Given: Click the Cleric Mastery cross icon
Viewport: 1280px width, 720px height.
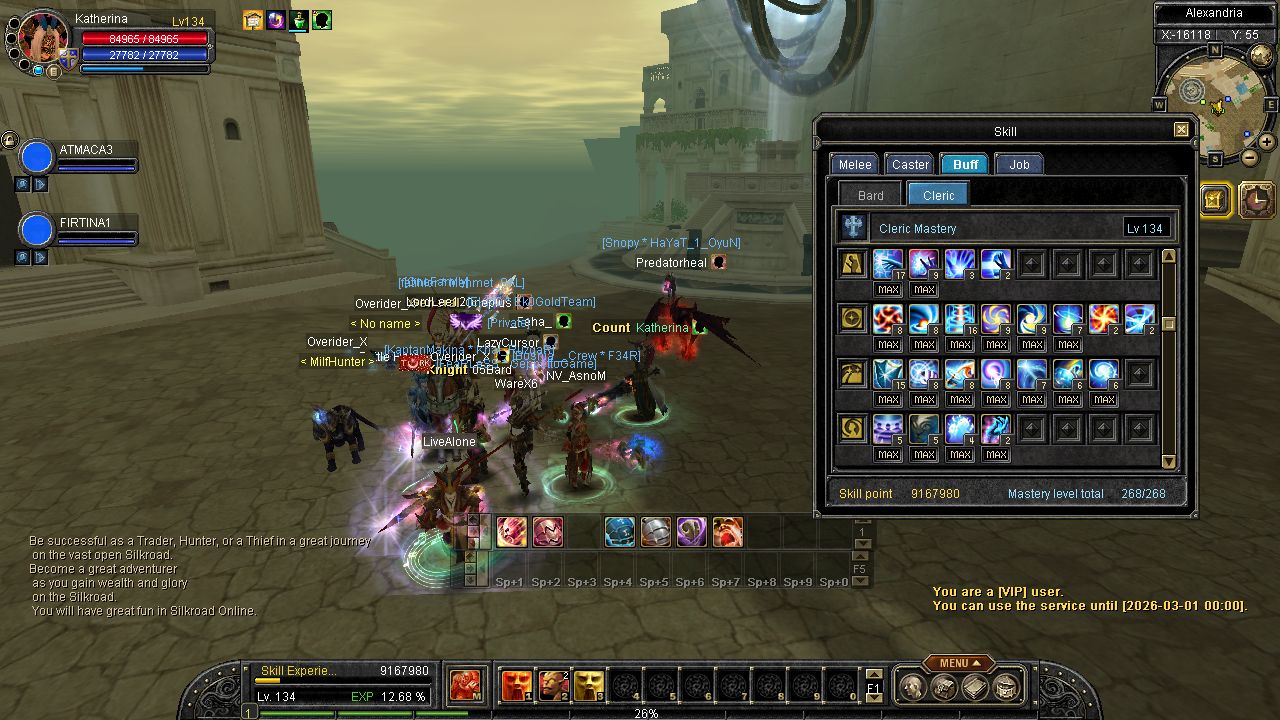Looking at the screenshot, I should pos(853,228).
